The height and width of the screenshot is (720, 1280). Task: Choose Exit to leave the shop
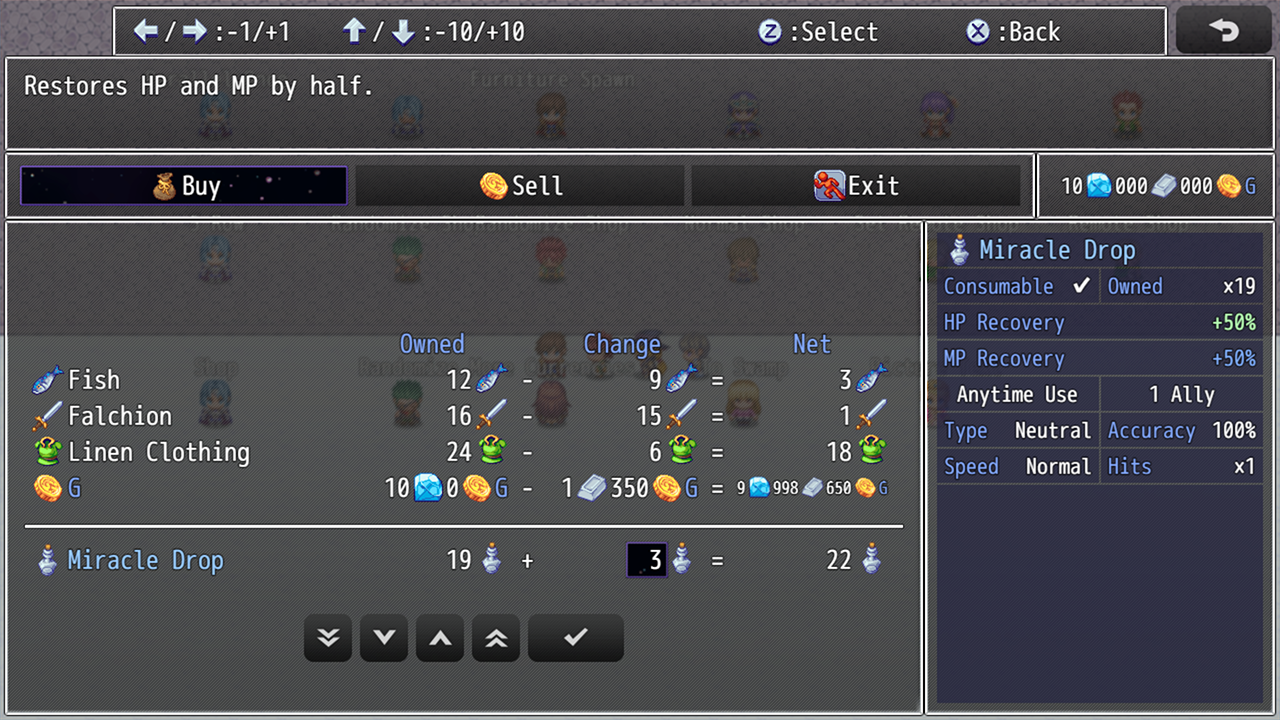[x=856, y=186]
